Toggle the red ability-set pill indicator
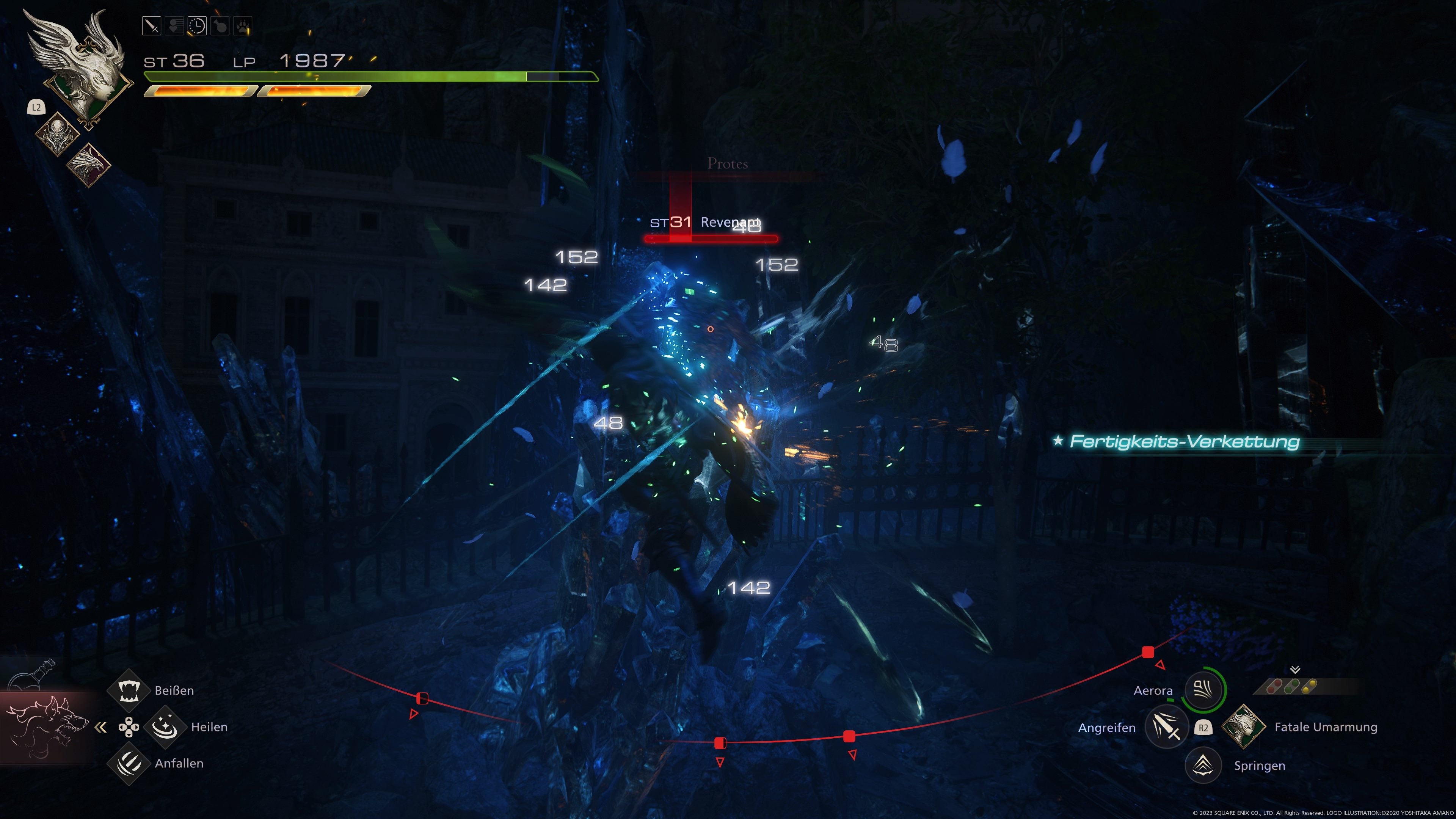The height and width of the screenshot is (819, 1456). pos(1274,687)
